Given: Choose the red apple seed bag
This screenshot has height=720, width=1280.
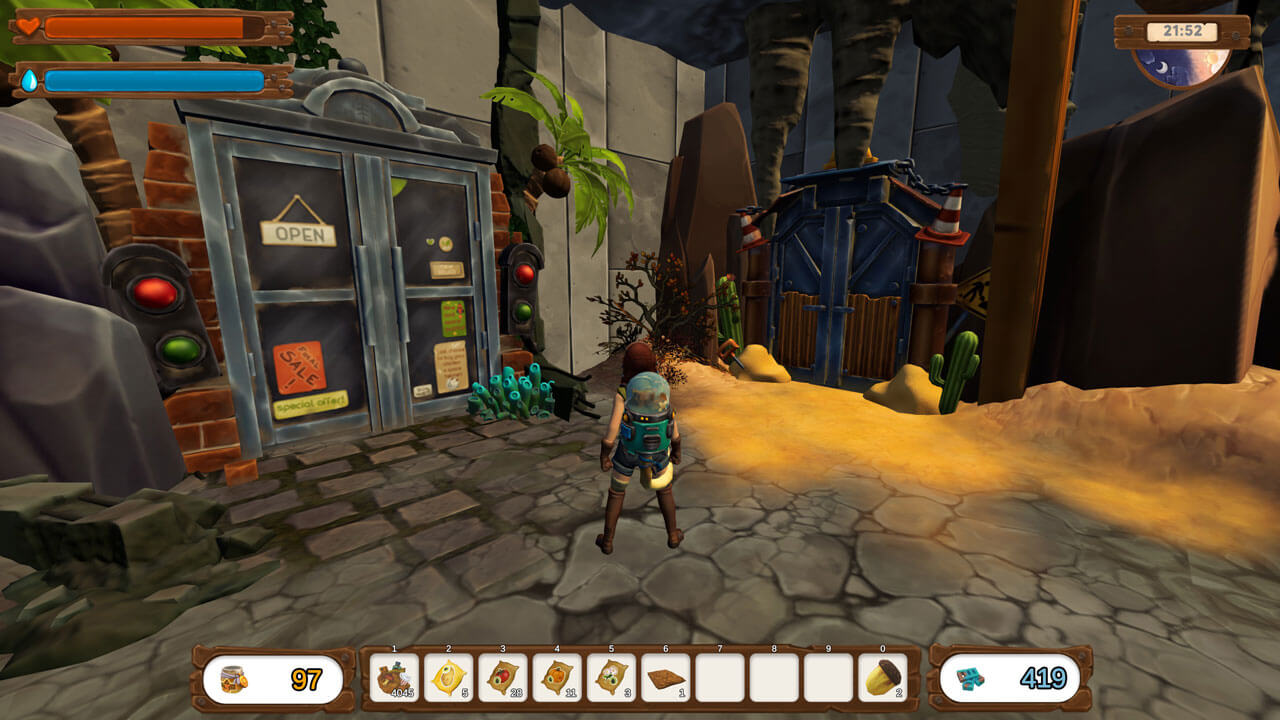Looking at the screenshot, I should (503, 678).
